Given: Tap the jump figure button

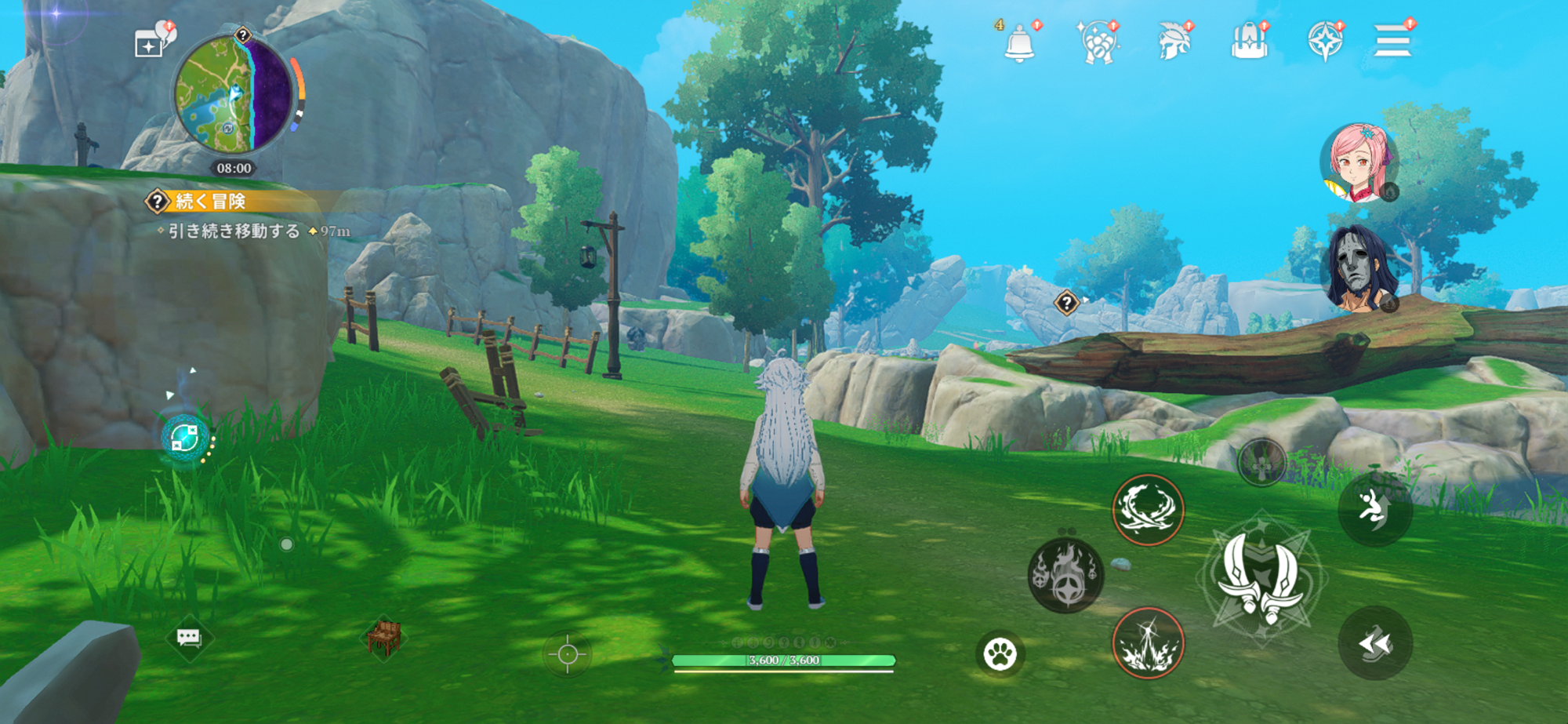Looking at the screenshot, I should 1375,509.
